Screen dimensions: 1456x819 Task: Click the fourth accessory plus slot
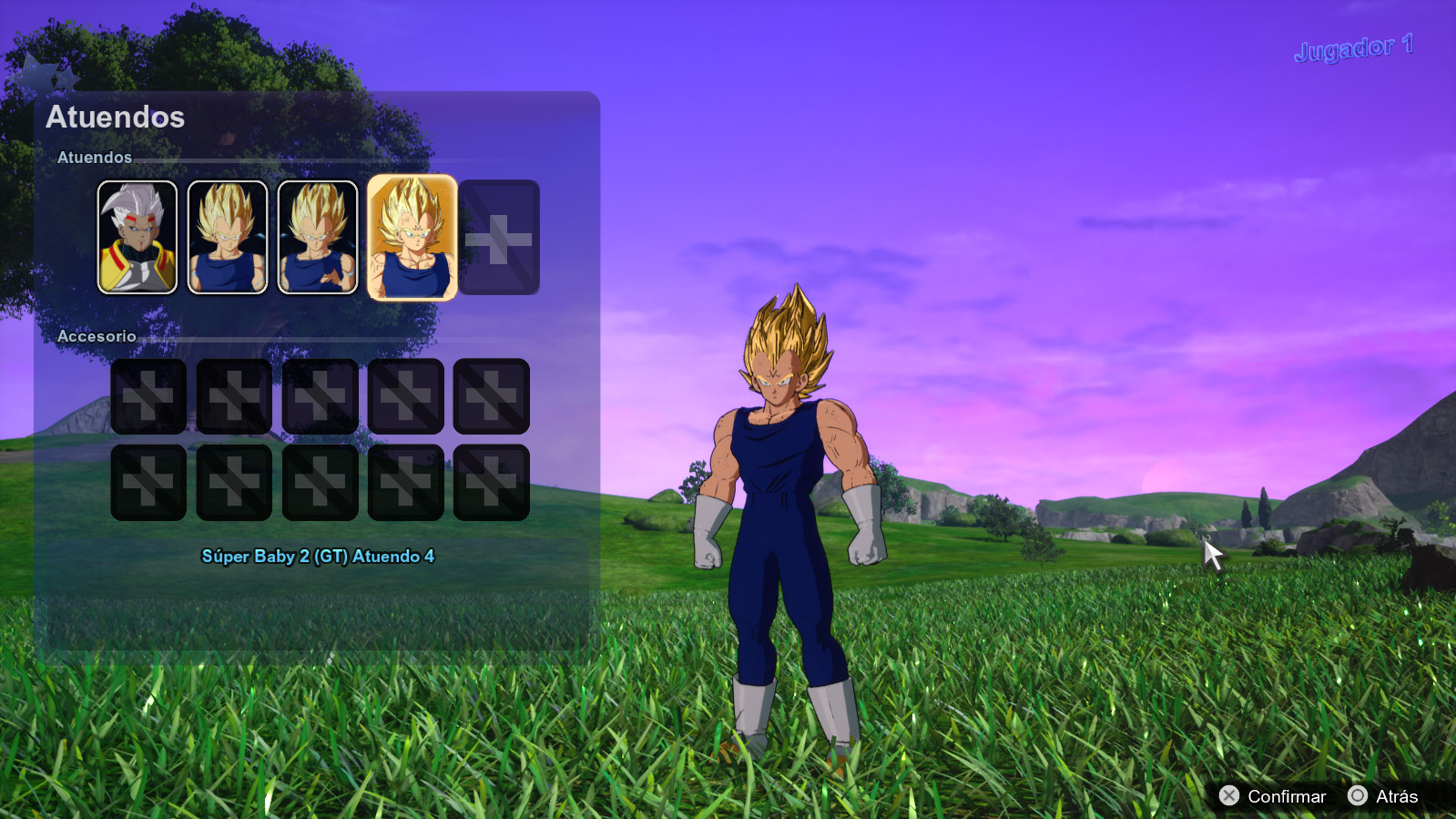tap(405, 397)
